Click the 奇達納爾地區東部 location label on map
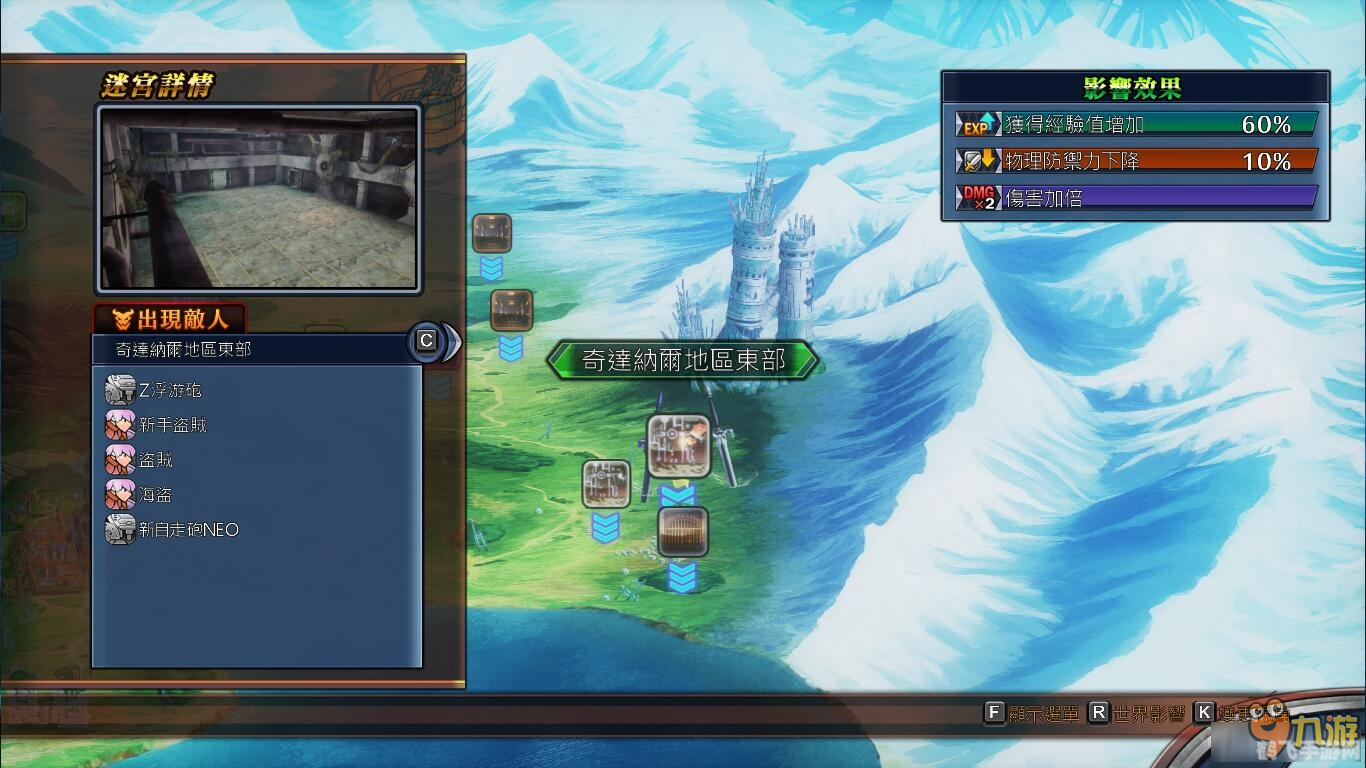1366x768 pixels. (x=683, y=360)
